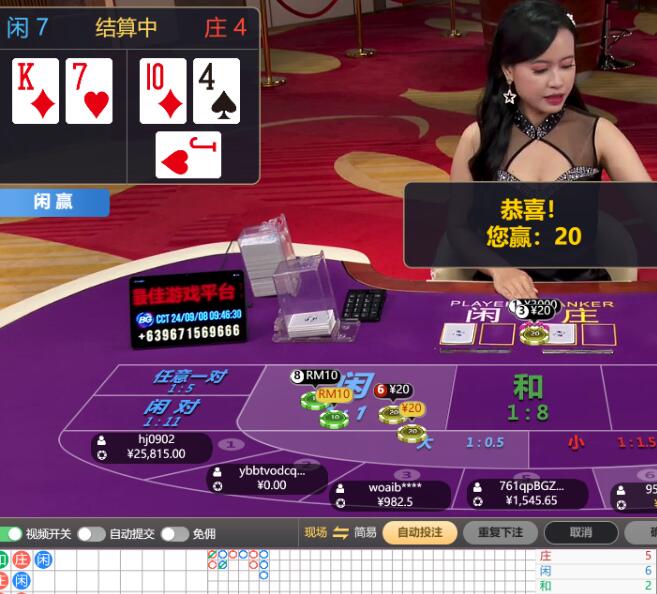Bet on the 和 tie 1:8 area
Image resolution: width=657 pixels, height=594 pixels.
click(527, 398)
